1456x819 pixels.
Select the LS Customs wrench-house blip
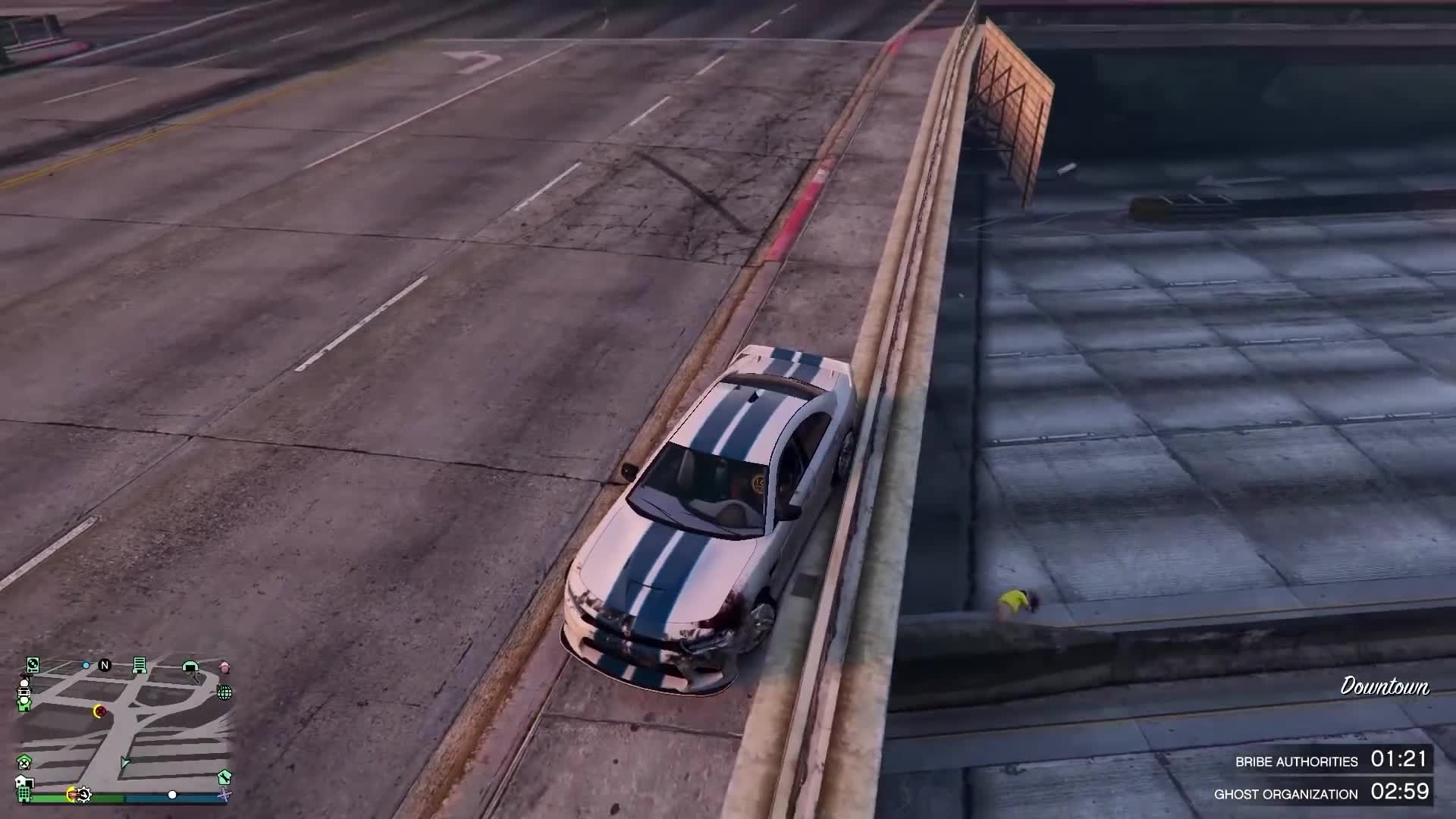pyautogui.click(x=224, y=778)
